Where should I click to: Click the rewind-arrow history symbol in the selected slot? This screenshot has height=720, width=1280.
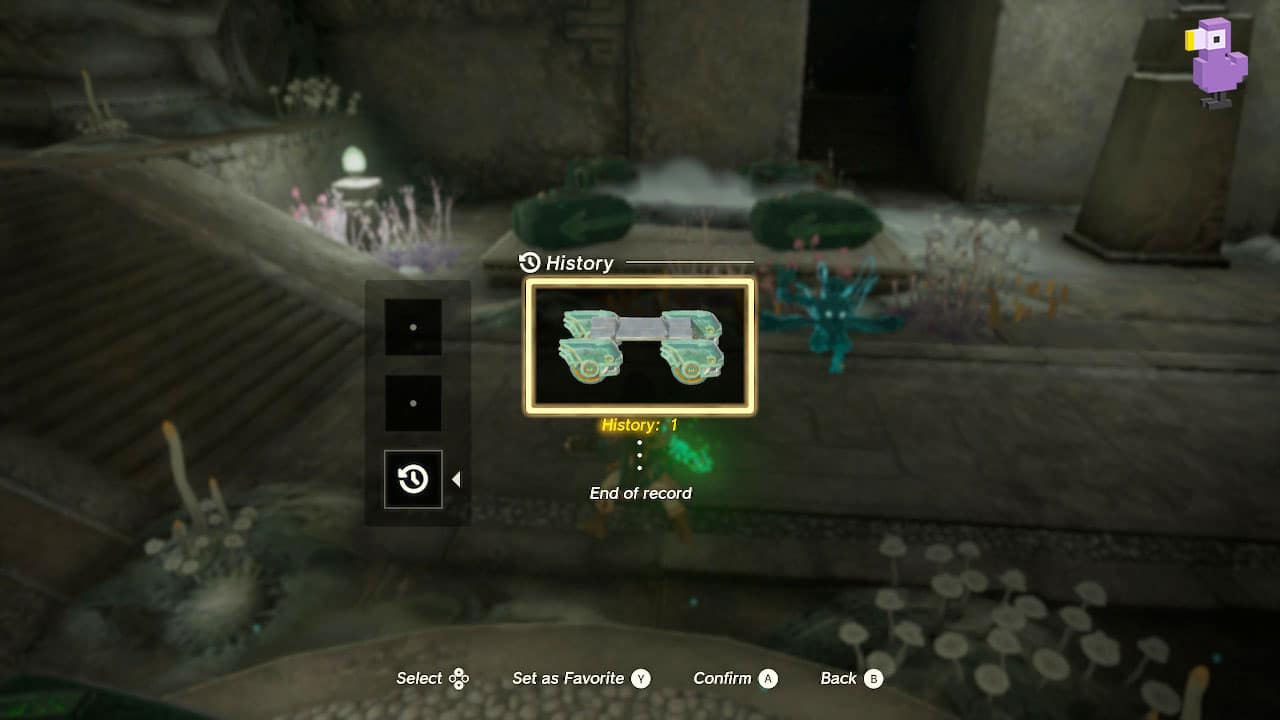[413, 478]
